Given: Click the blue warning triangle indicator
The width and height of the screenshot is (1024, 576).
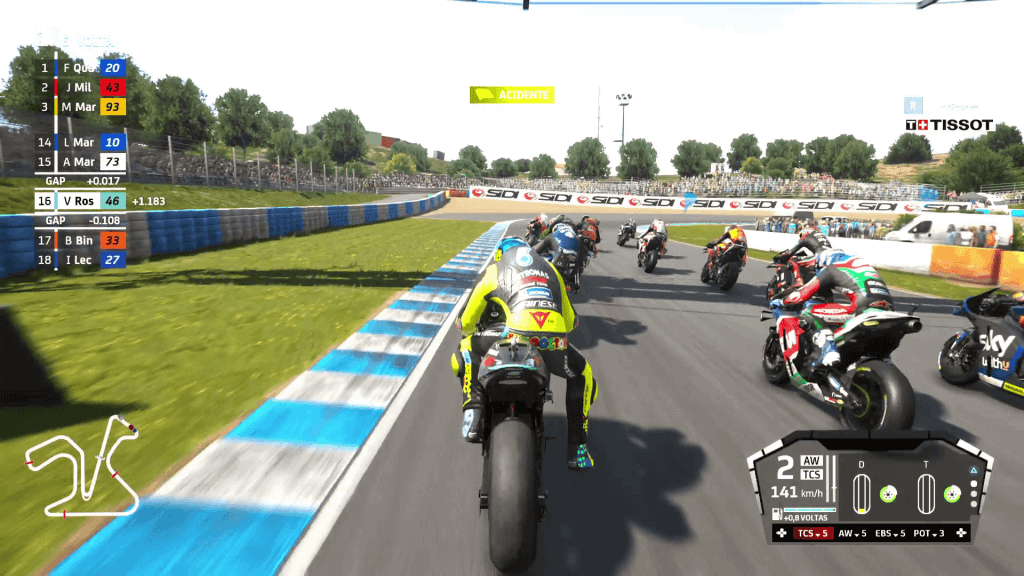Looking at the screenshot, I should pos(973,470).
